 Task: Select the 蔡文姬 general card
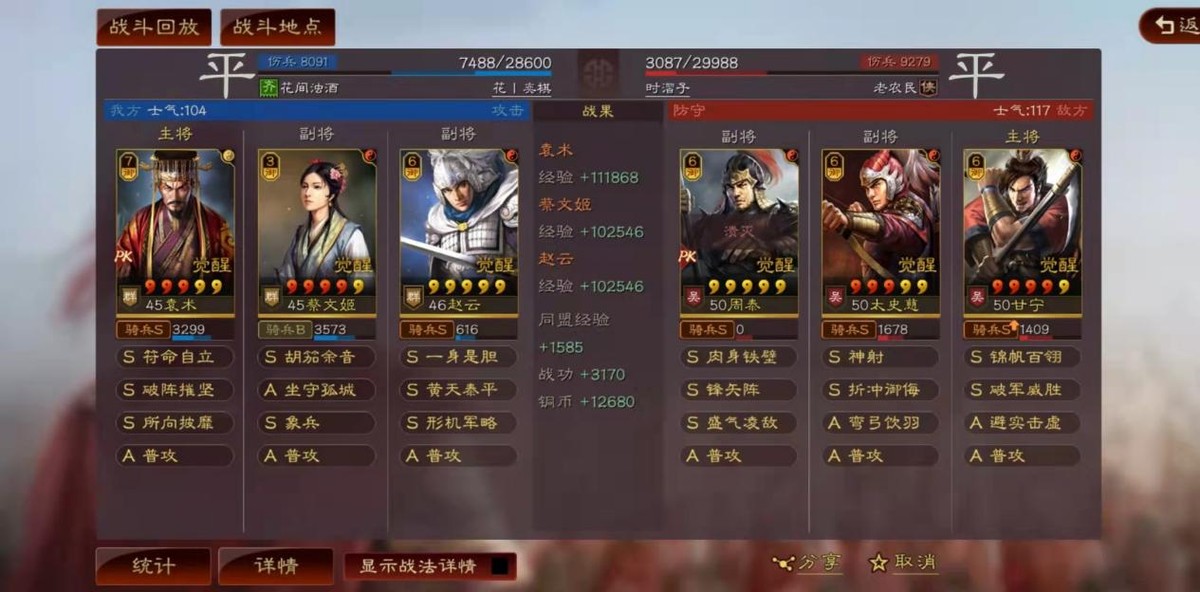point(317,230)
